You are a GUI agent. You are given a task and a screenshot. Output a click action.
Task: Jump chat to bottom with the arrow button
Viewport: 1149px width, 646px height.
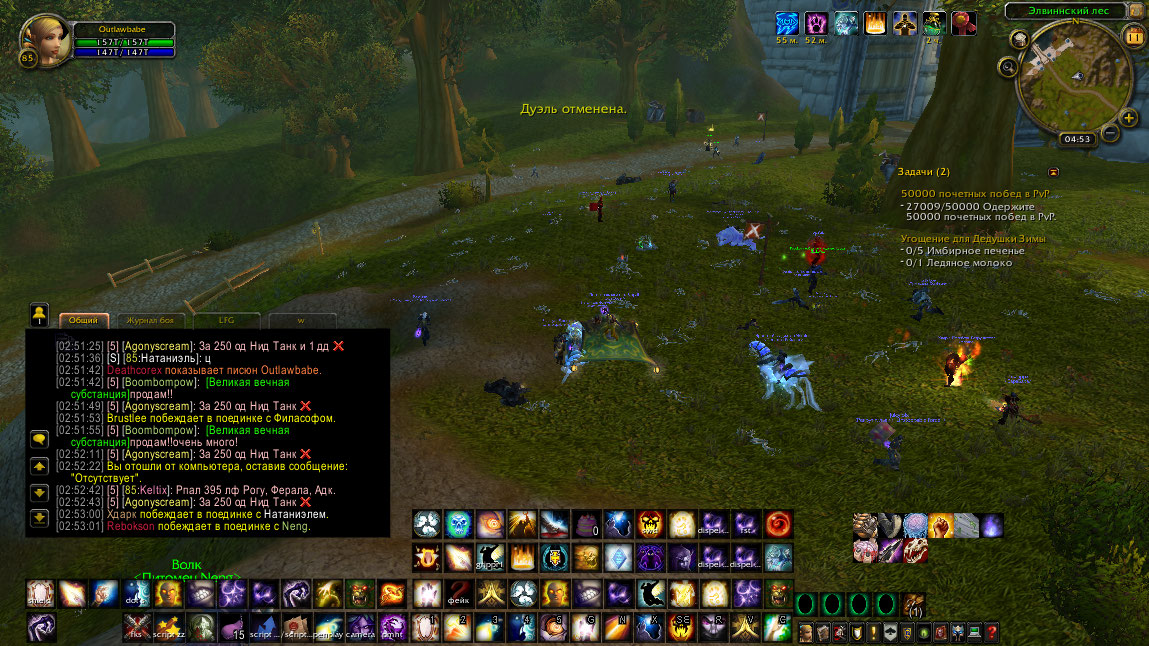pyautogui.click(x=40, y=517)
